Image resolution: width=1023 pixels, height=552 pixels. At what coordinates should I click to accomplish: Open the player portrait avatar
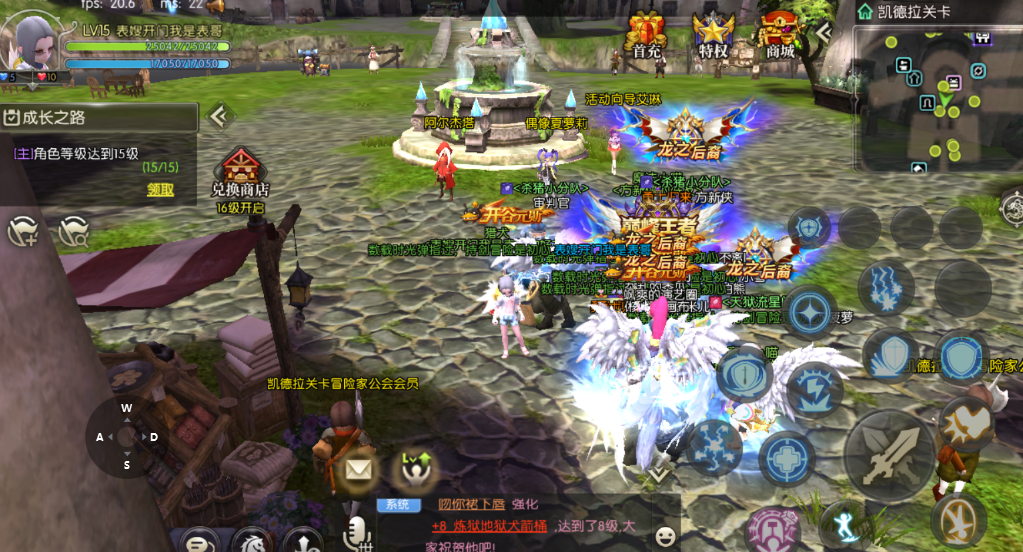(x=30, y=40)
